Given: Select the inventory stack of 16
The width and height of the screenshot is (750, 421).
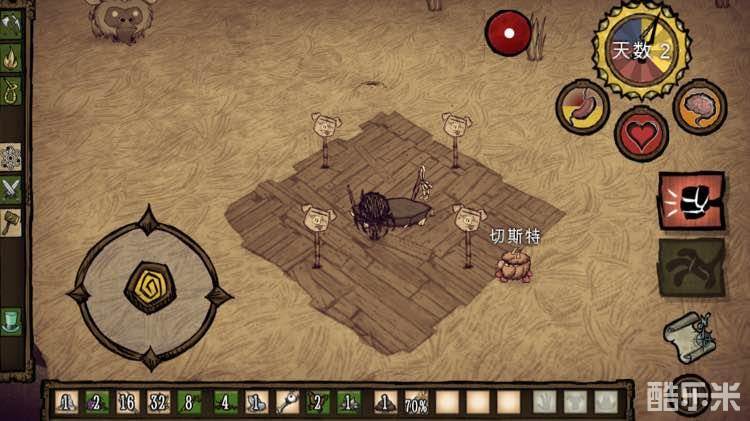Looking at the screenshot, I should 126,403.
